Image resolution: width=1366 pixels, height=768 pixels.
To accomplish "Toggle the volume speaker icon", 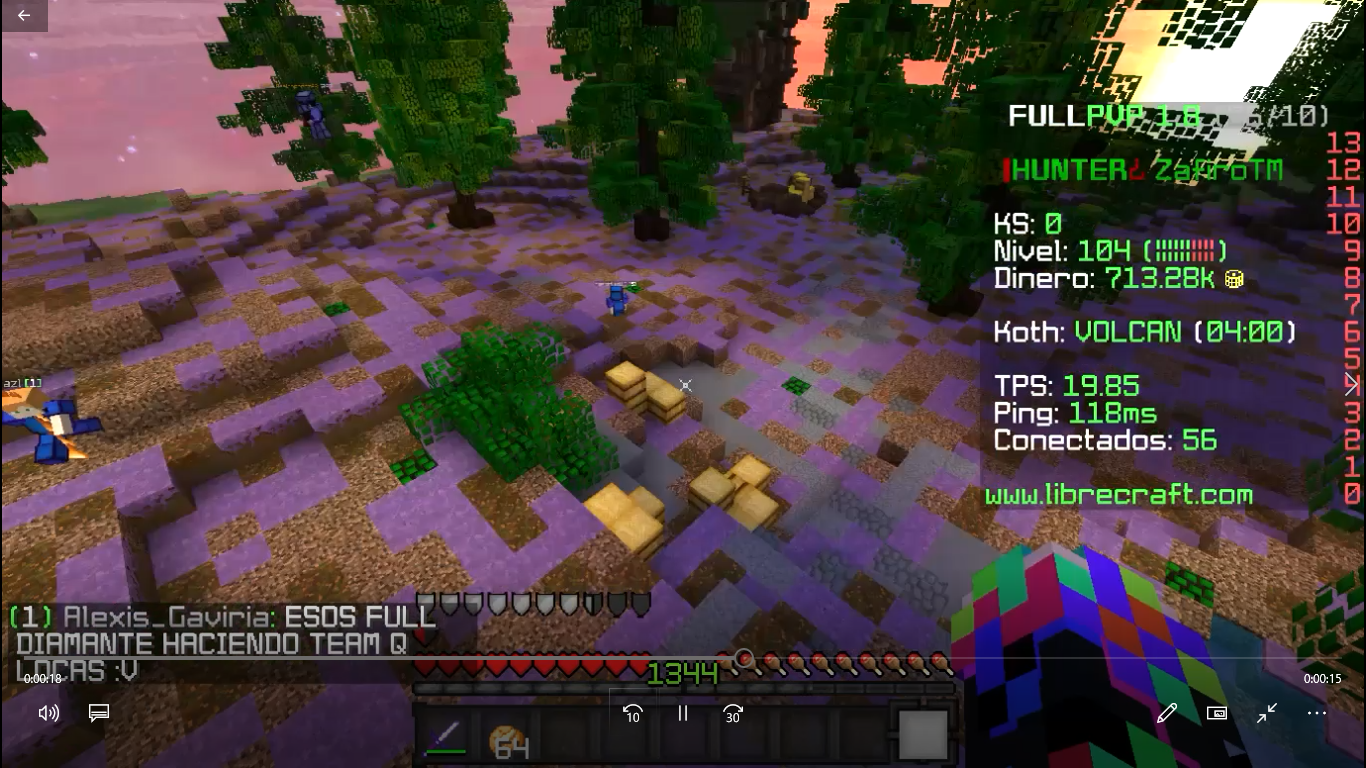I will (48, 713).
